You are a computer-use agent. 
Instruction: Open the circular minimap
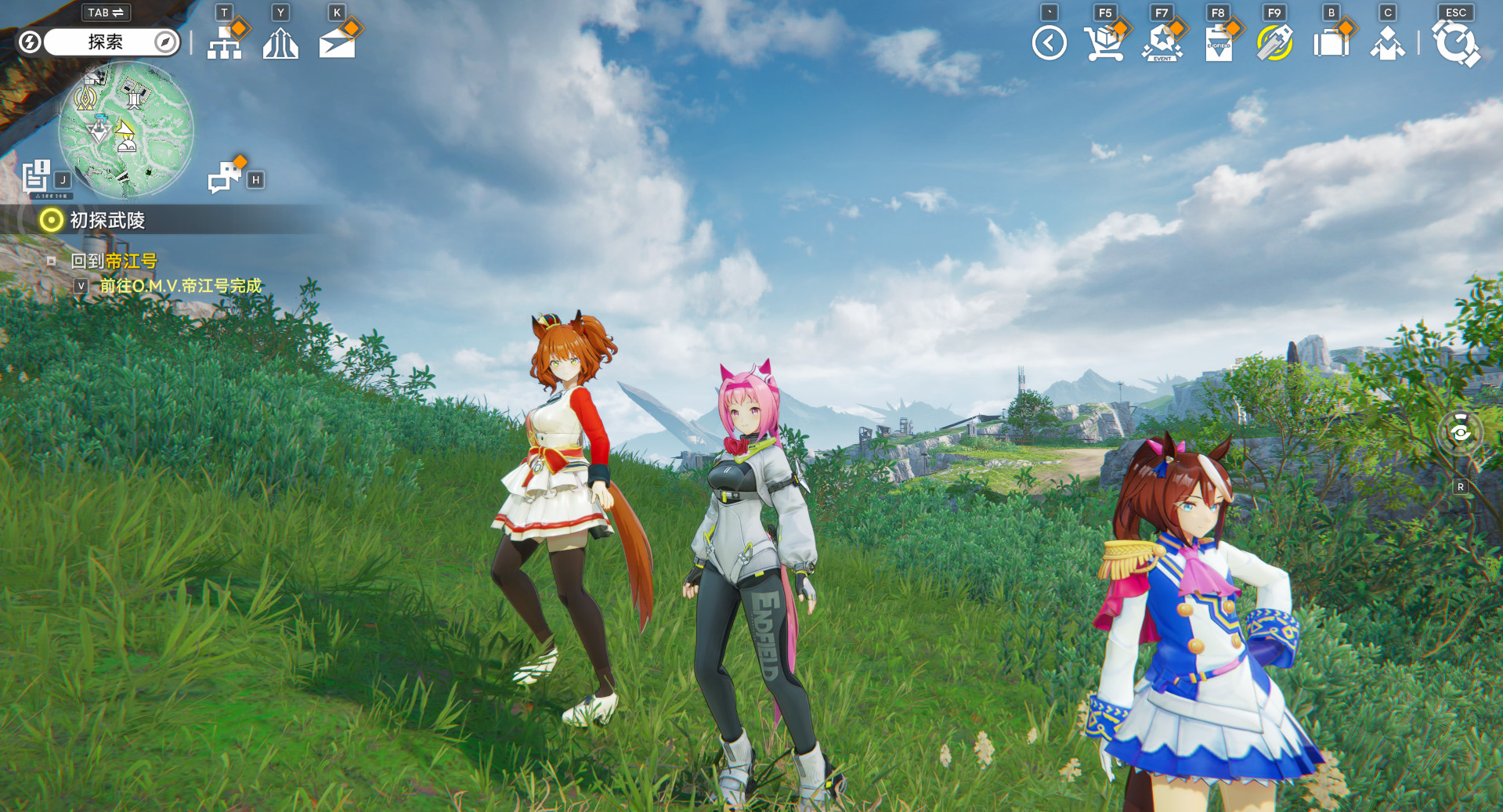126,129
